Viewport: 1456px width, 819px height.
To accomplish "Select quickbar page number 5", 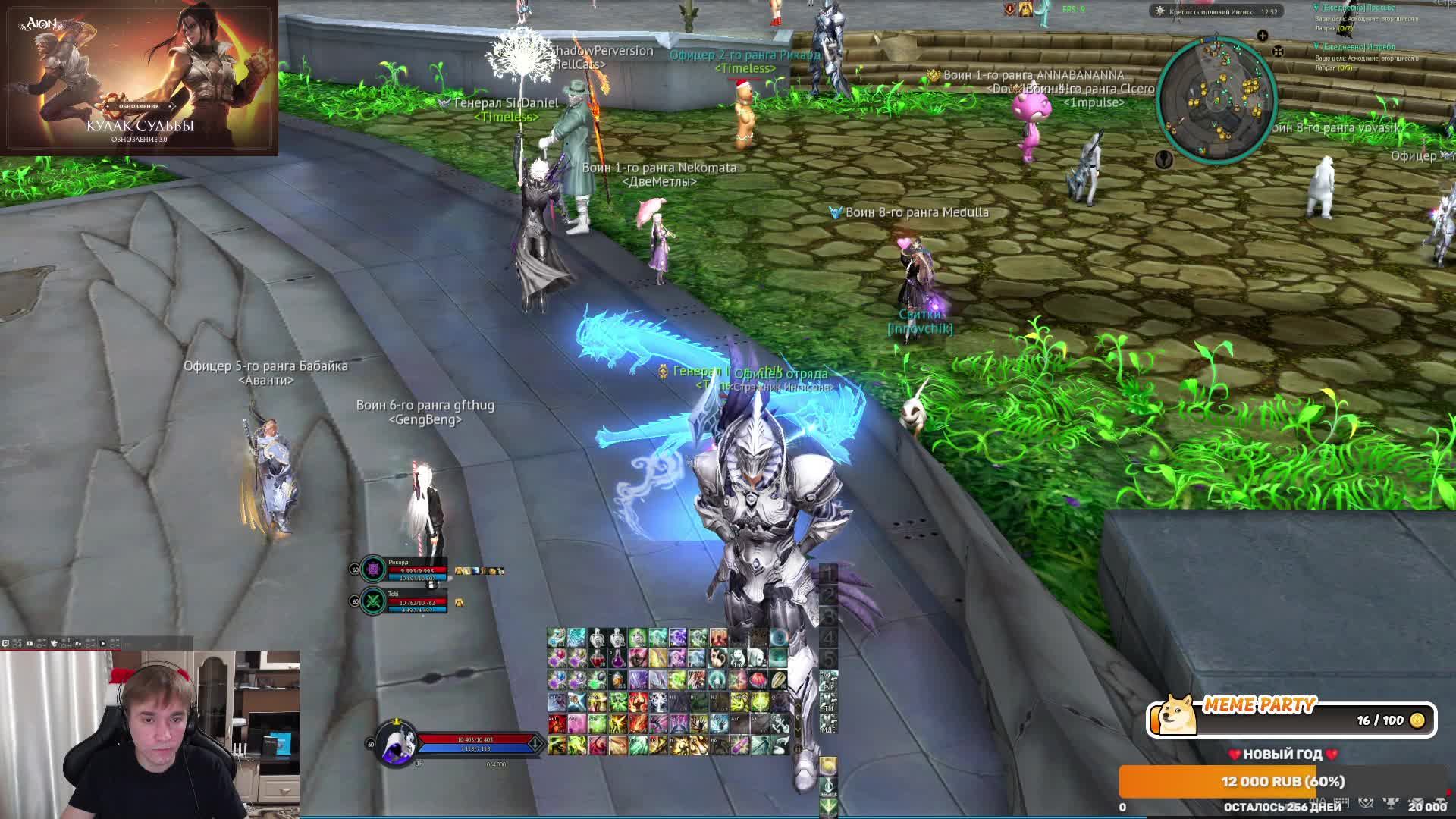I will pyautogui.click(x=828, y=658).
